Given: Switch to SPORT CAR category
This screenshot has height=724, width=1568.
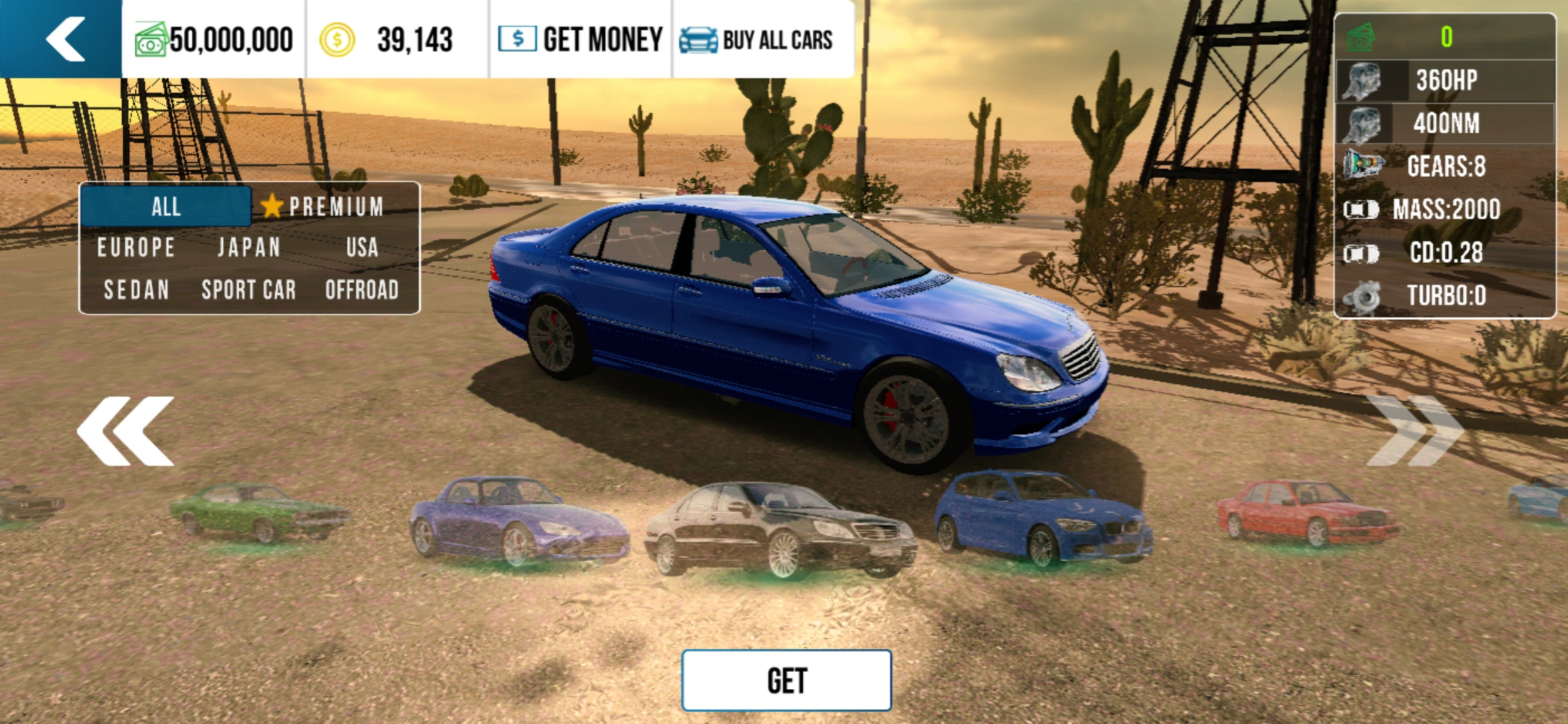Looking at the screenshot, I should click(x=249, y=290).
